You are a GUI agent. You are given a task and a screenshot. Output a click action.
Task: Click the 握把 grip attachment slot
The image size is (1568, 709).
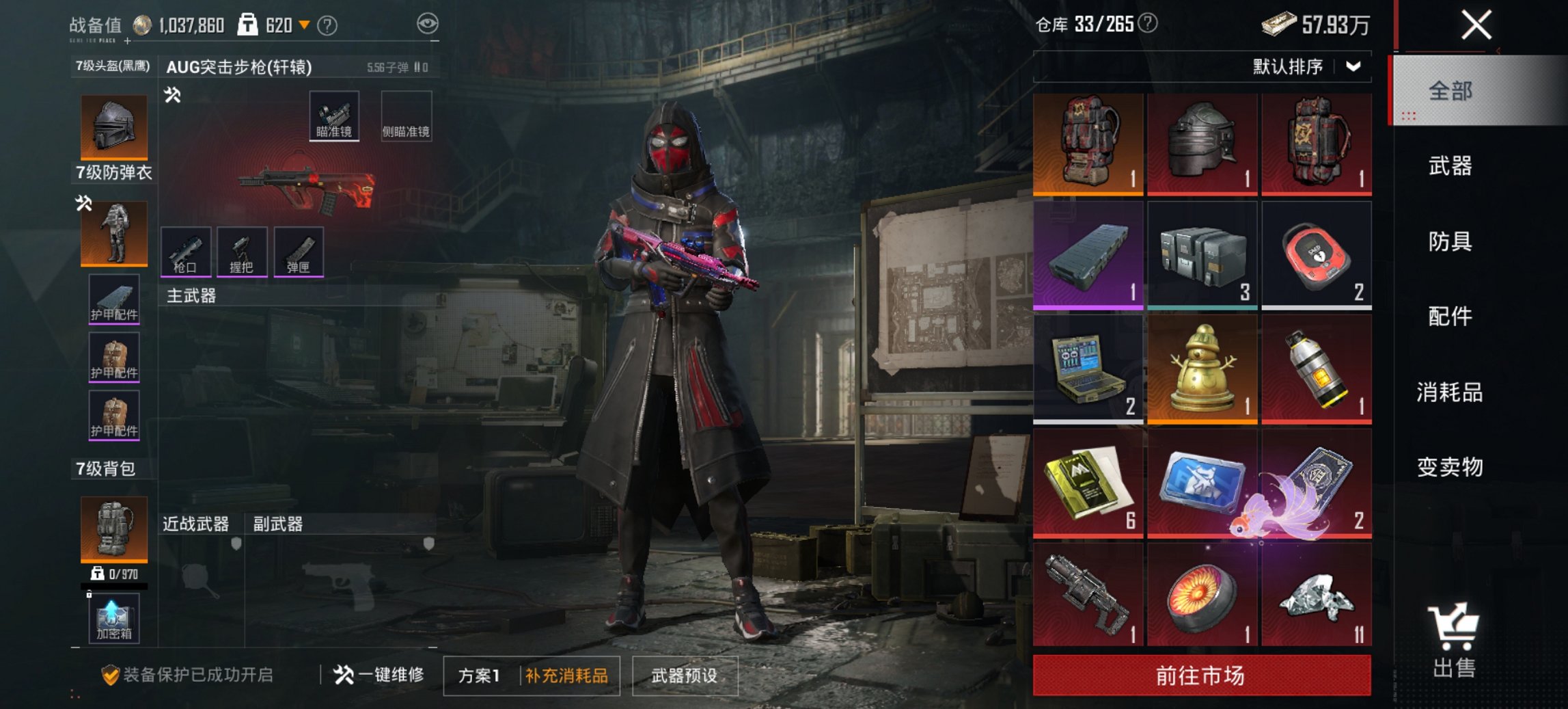[241, 251]
